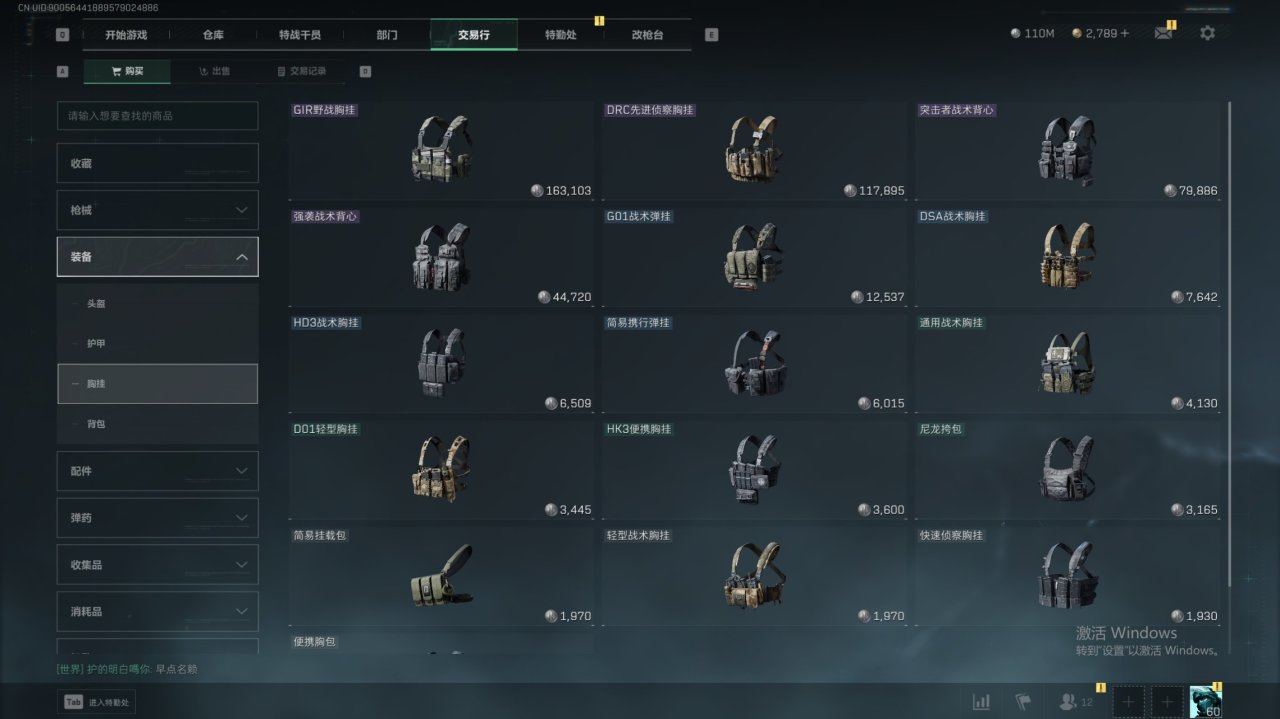Open the settings gear icon

coord(1207,33)
